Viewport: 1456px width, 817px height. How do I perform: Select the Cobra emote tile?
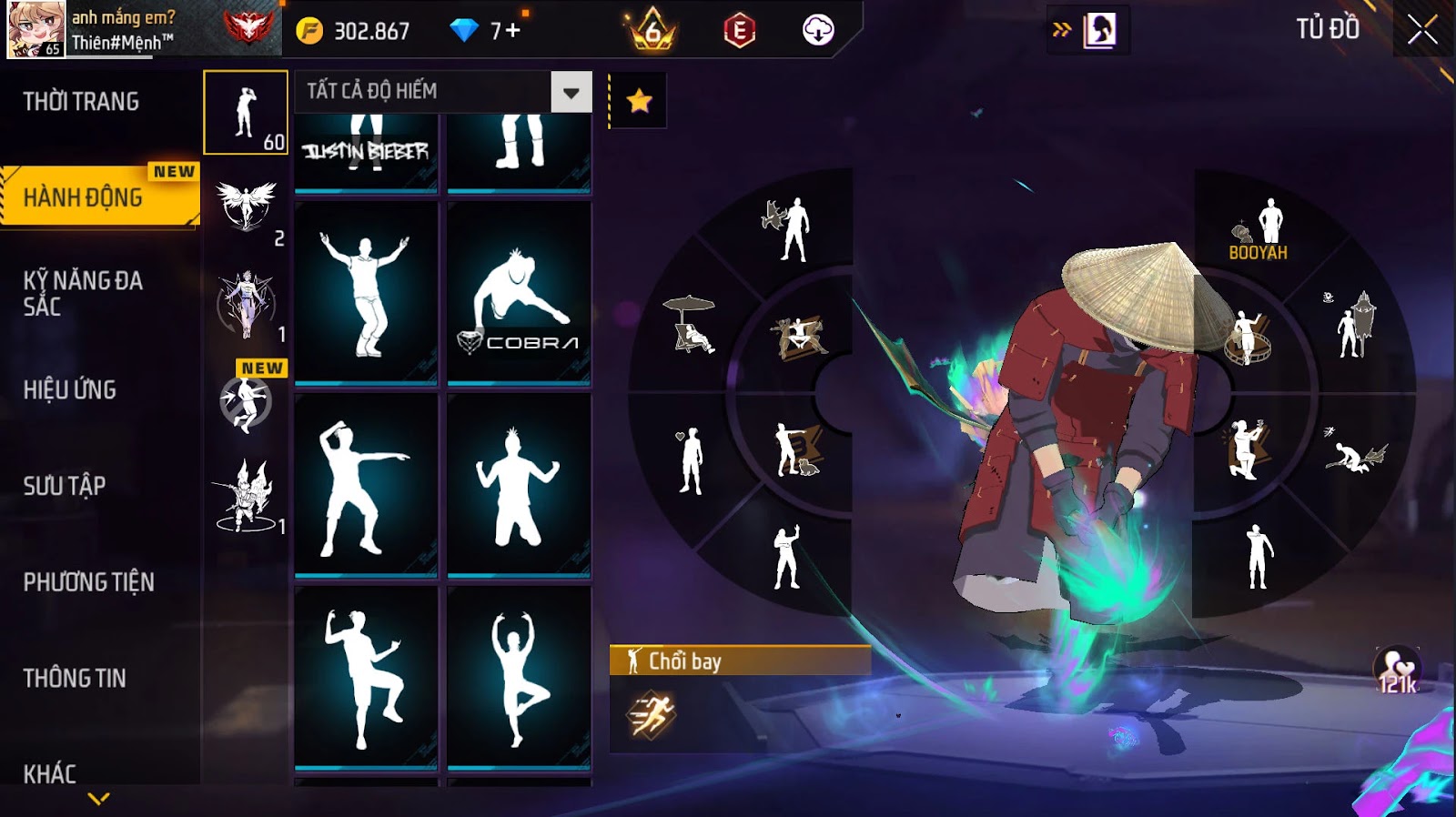pyautogui.click(x=519, y=293)
